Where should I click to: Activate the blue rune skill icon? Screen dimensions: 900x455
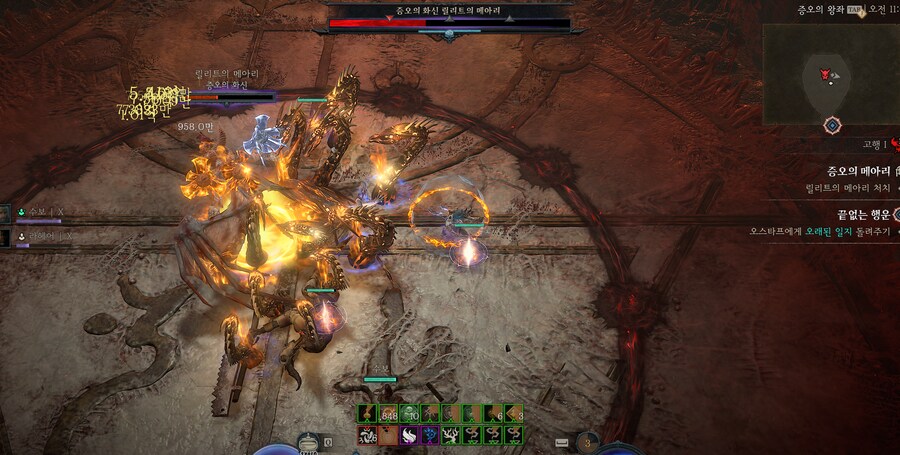pos(430,435)
